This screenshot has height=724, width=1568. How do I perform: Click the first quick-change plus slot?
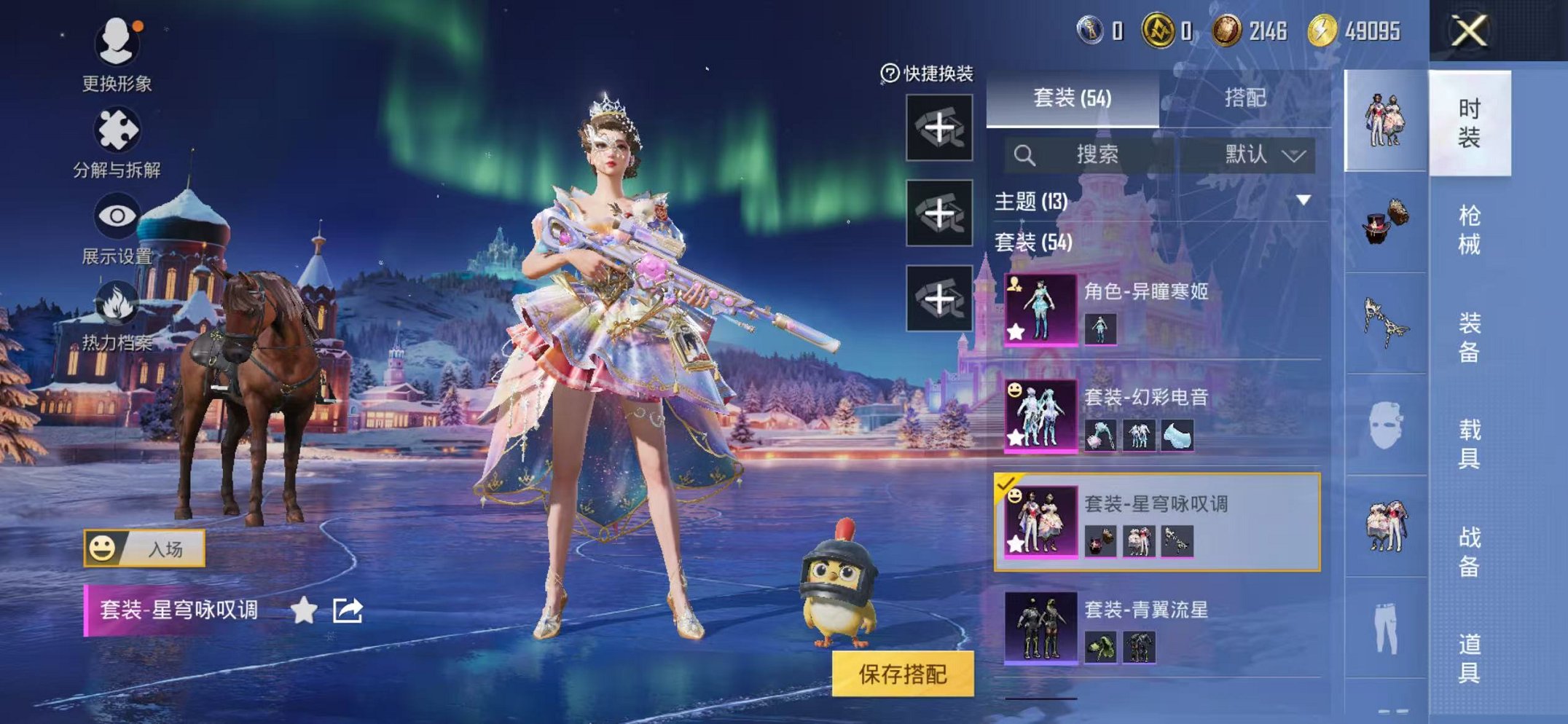tap(938, 128)
